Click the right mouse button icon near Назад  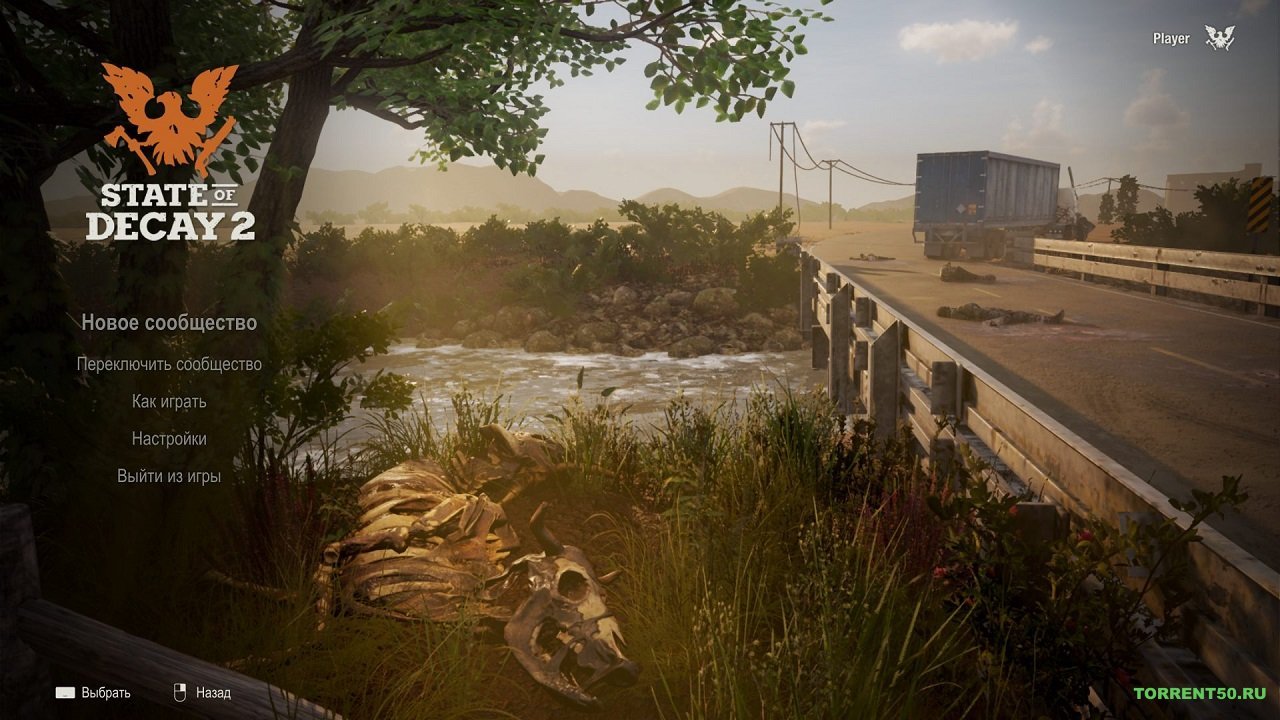coord(181,691)
